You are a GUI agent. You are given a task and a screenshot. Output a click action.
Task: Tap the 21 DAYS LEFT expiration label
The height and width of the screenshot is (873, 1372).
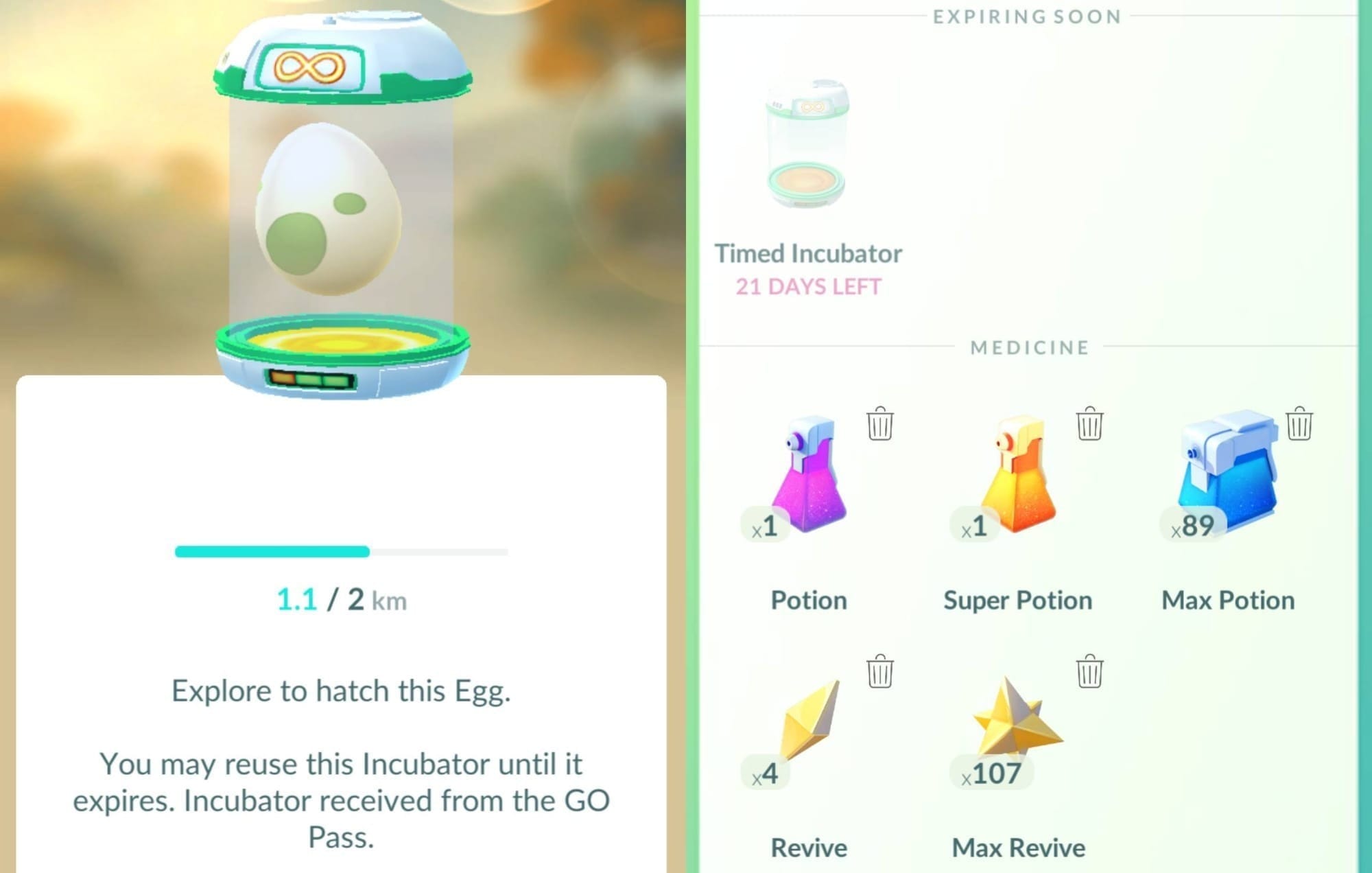coord(808,287)
